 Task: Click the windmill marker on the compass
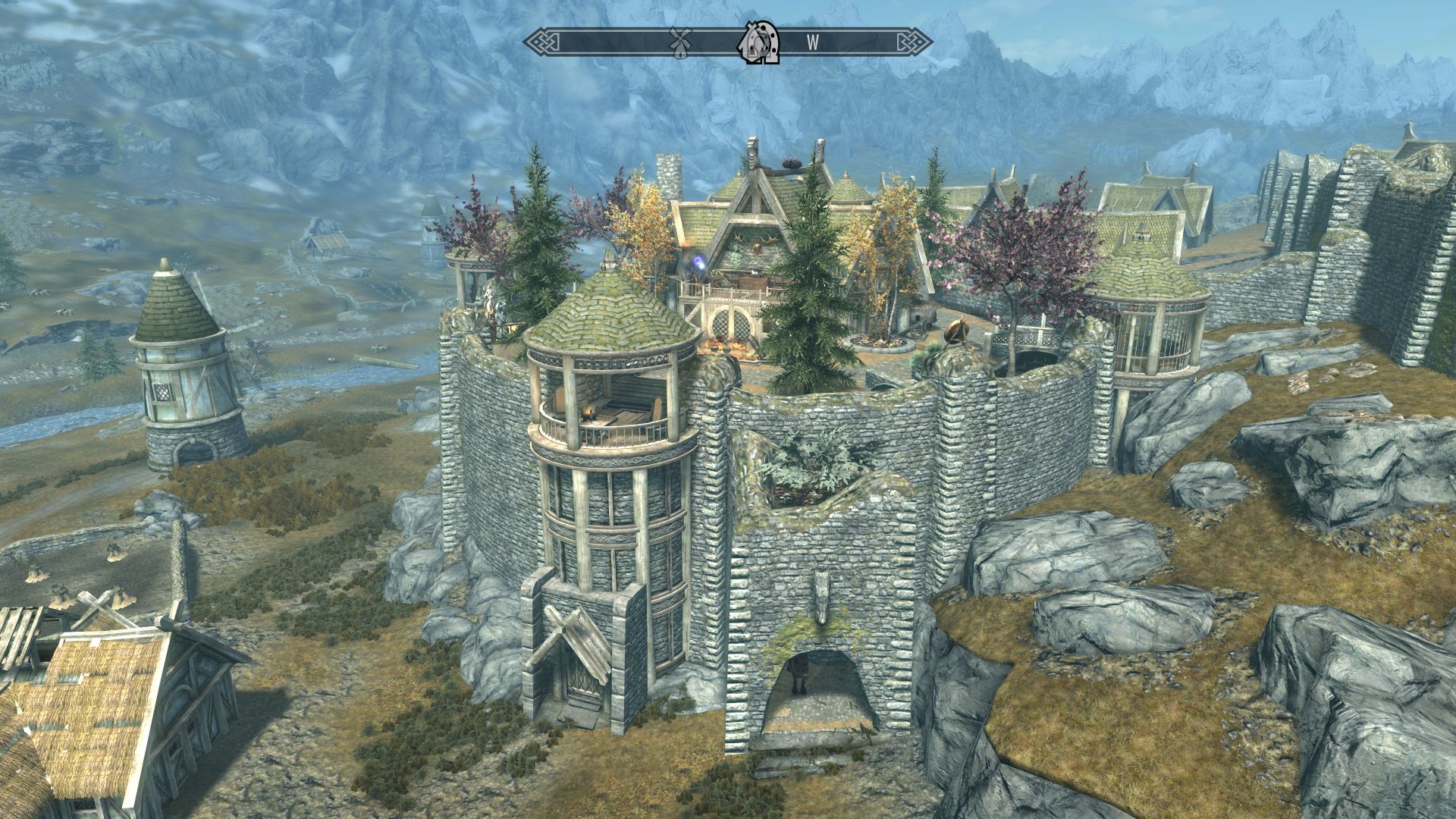tap(680, 42)
